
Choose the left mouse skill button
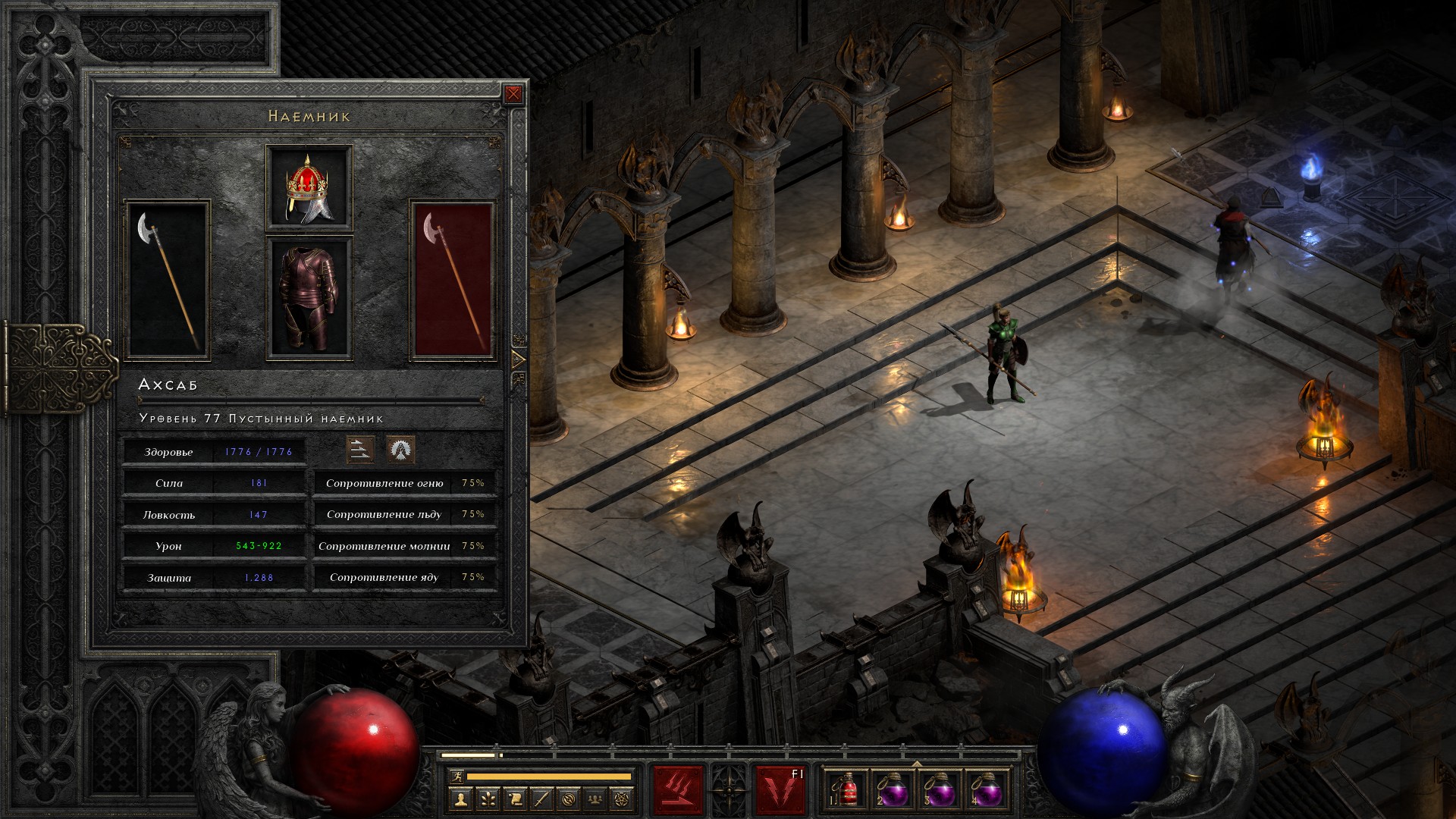[679, 790]
